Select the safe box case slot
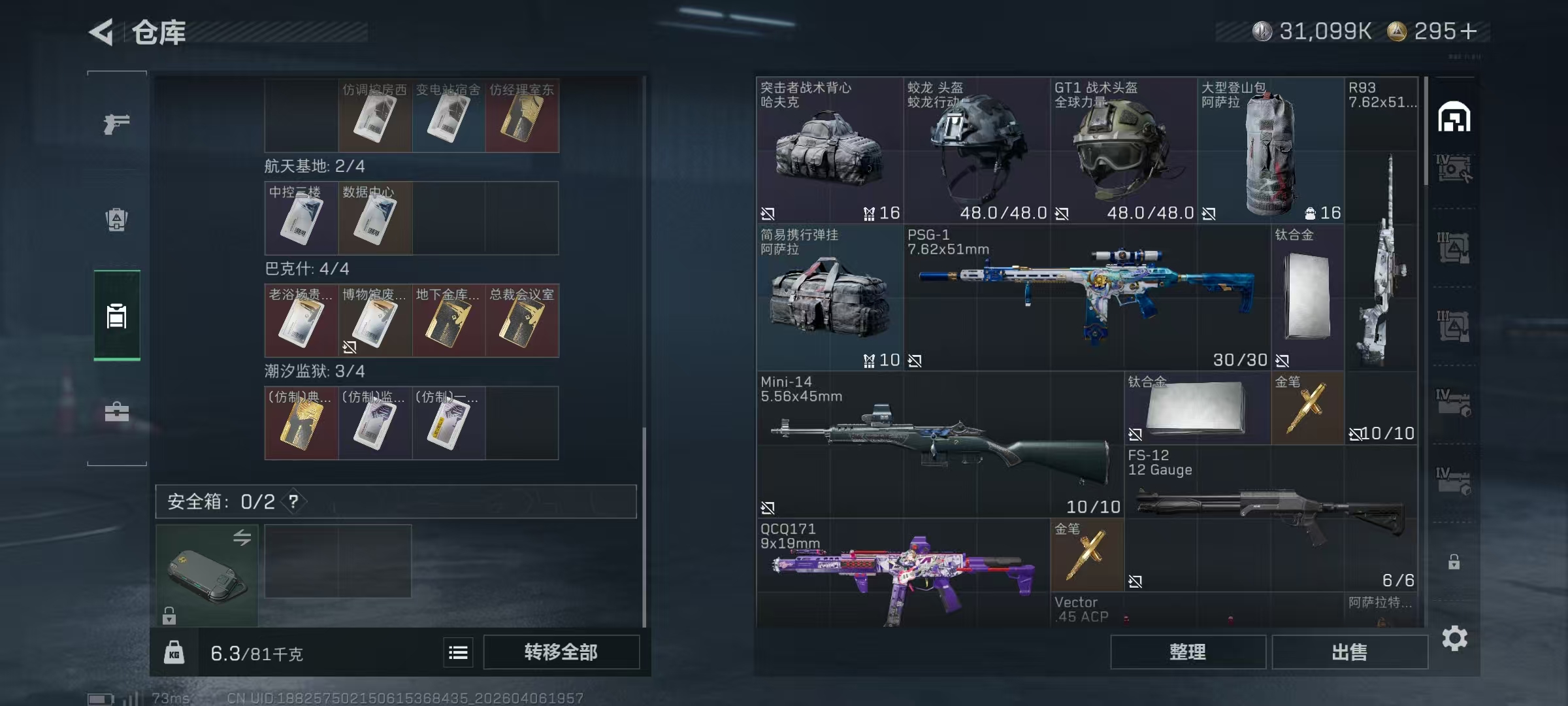 [x=206, y=575]
